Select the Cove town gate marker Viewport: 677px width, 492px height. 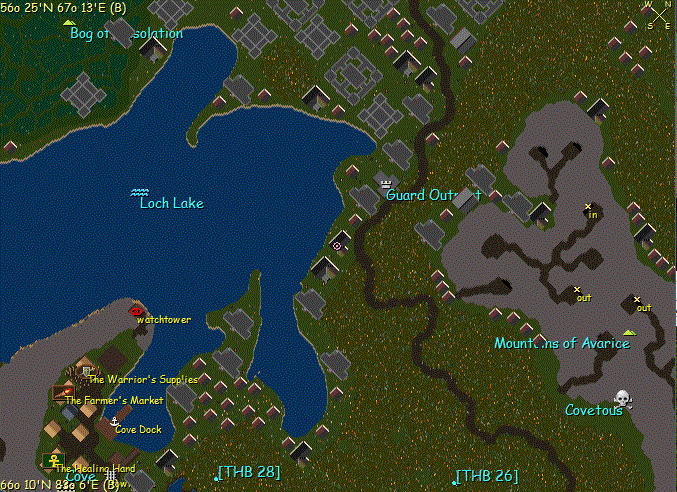110,476
